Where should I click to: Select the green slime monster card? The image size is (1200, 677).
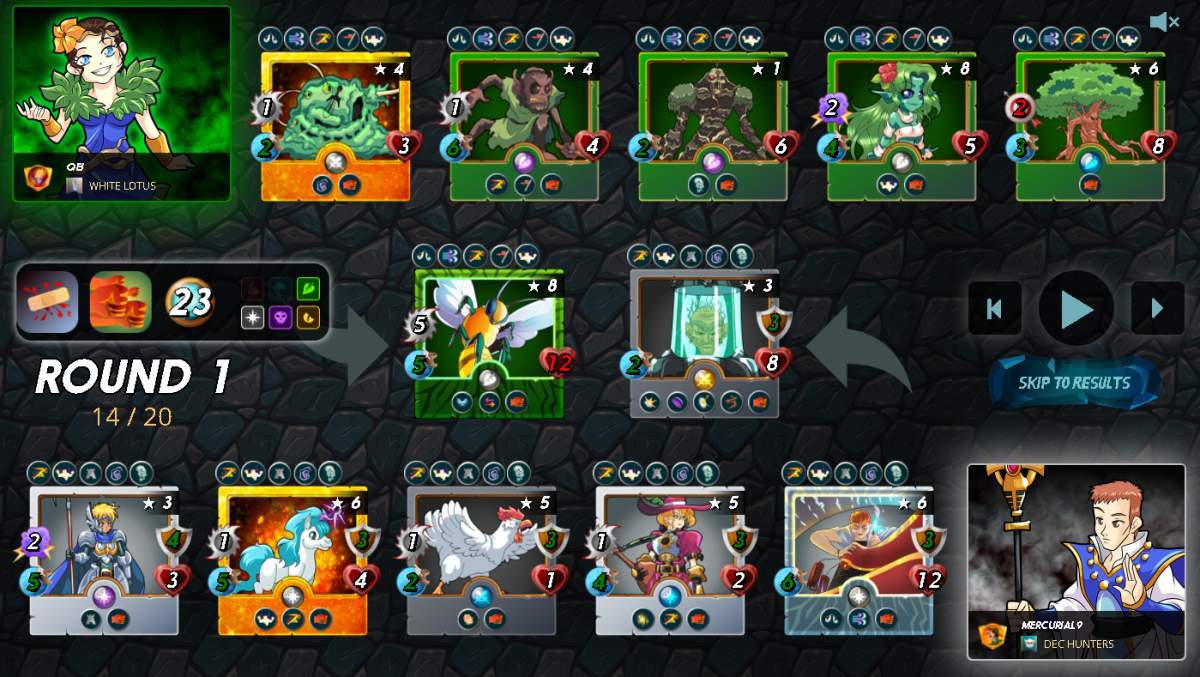335,127
